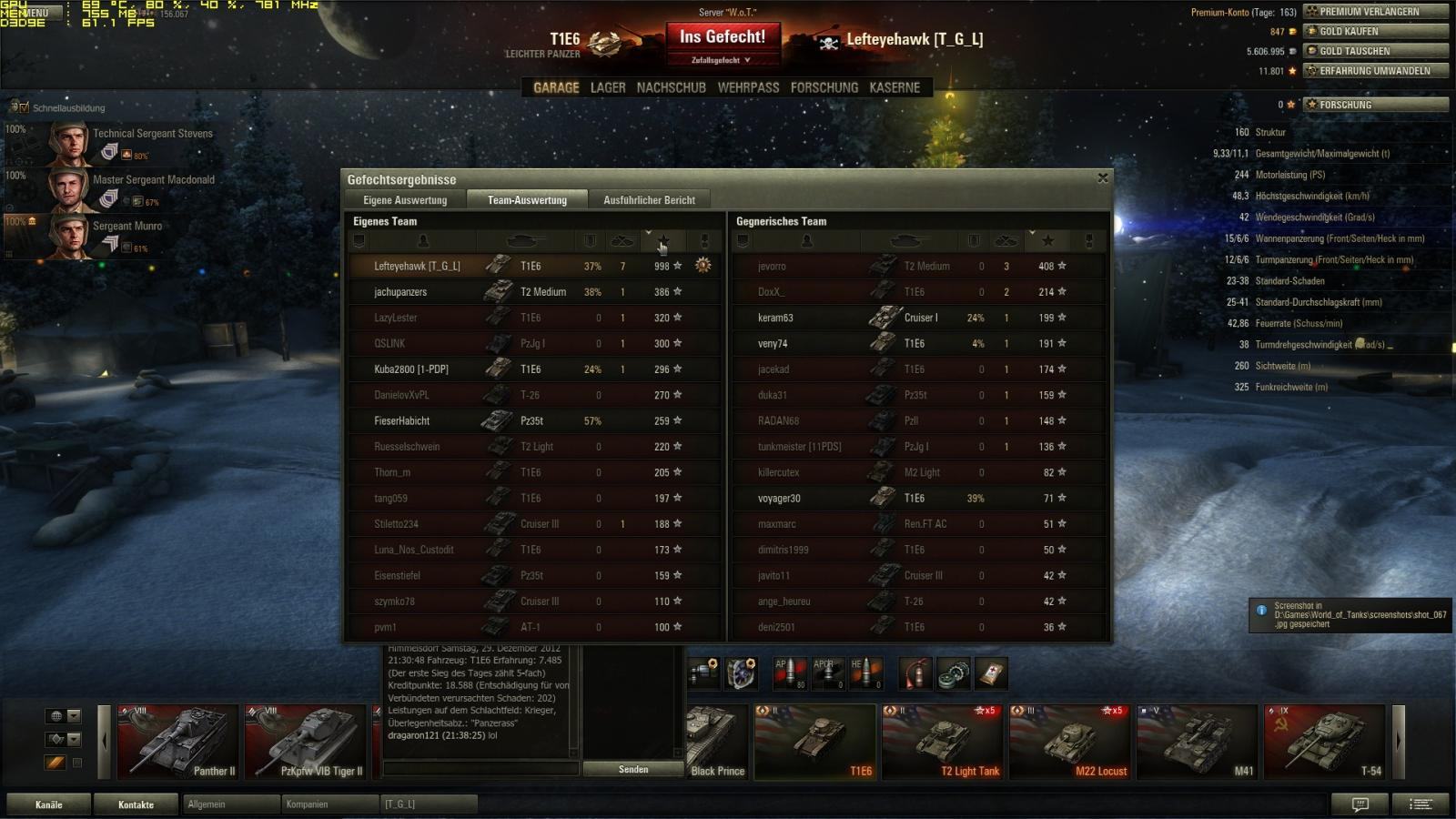
Task: Select the M22 Locust tank tile
Action: (1069, 742)
